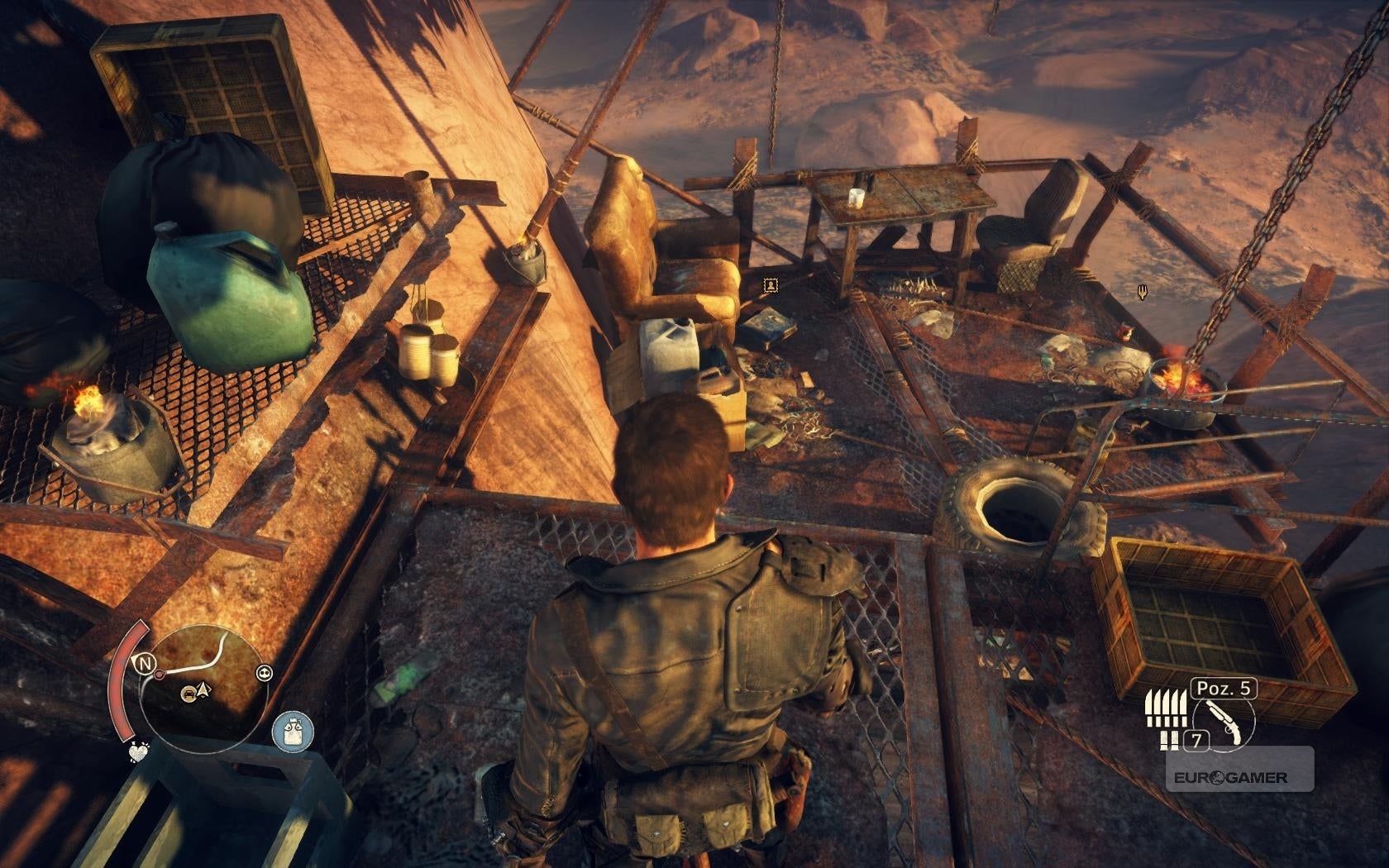Click the fork food marker
The height and width of the screenshot is (868, 1389).
1142,290
